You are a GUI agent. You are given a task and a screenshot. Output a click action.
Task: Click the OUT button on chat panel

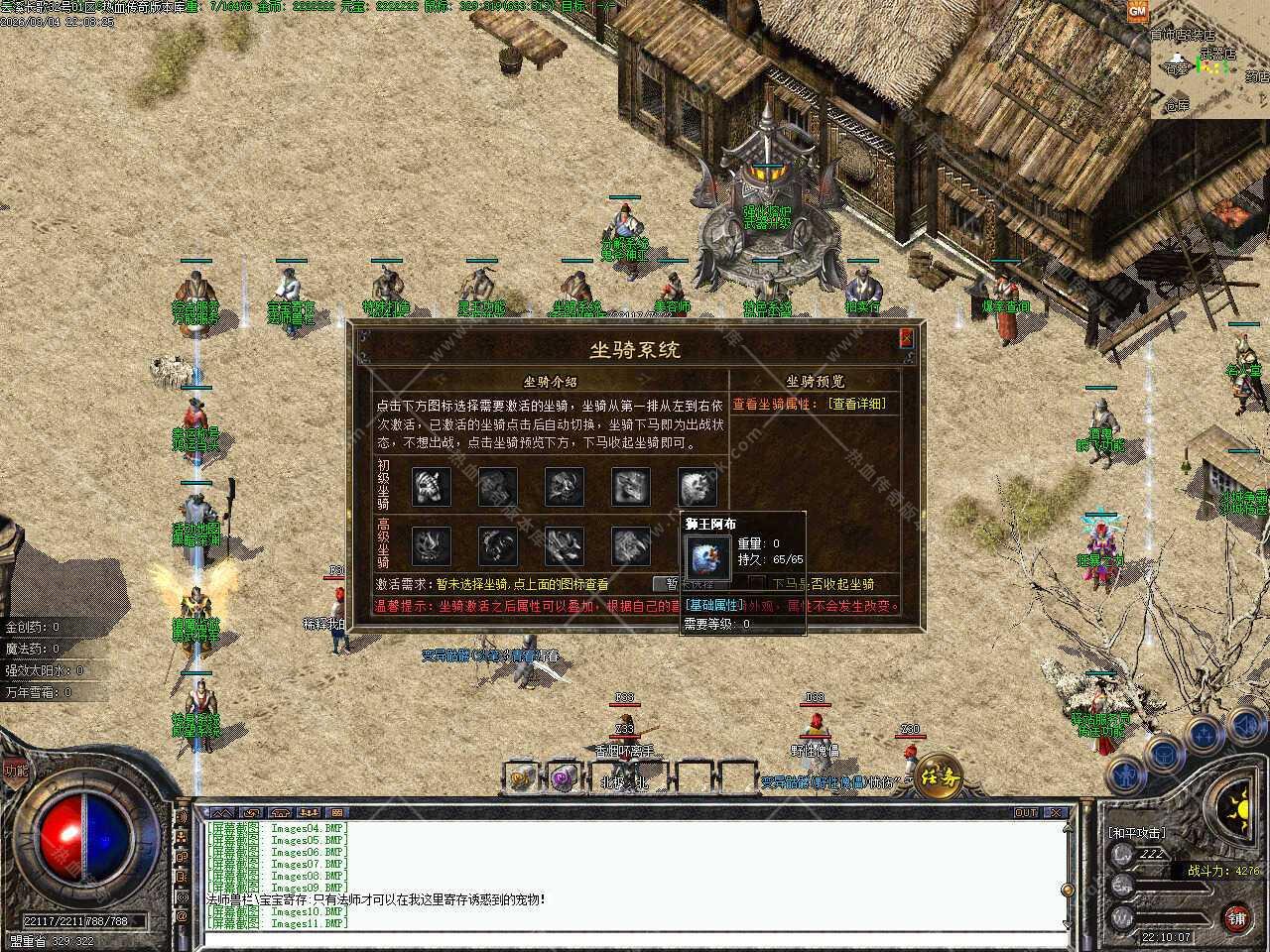click(1026, 813)
